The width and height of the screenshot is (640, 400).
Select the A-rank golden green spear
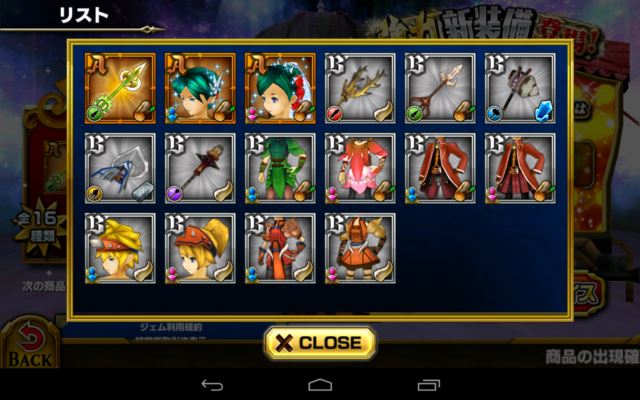120,88
